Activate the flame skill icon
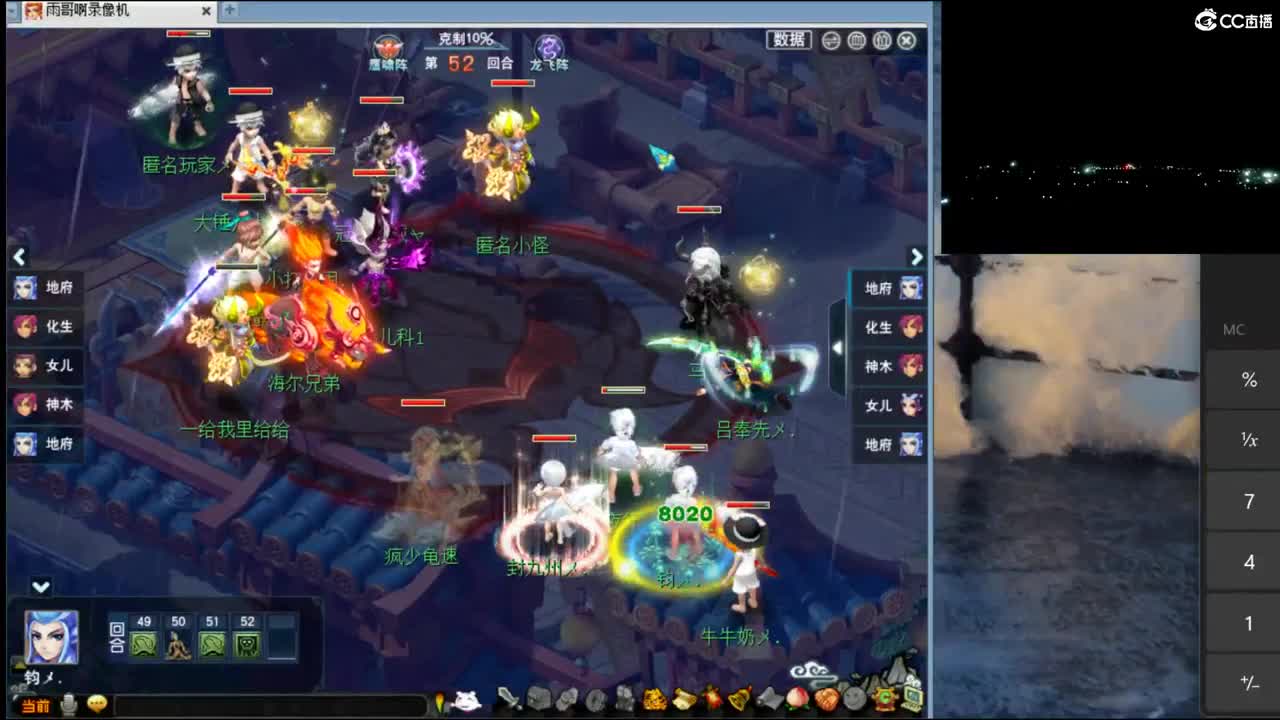 710,700
